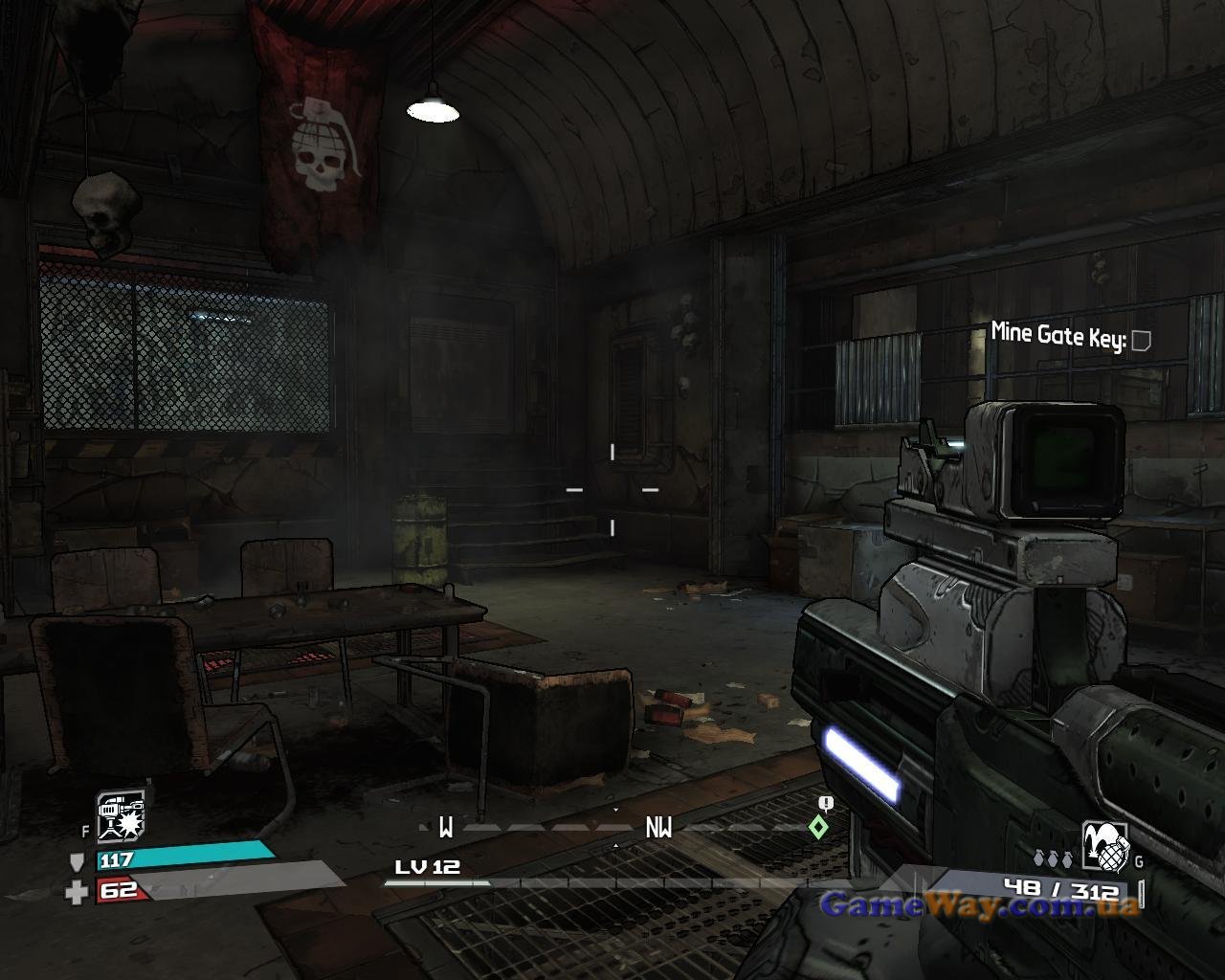Image resolution: width=1225 pixels, height=980 pixels.
Task: Select the grenade icon beside the ammo count
Action: coord(1104,848)
